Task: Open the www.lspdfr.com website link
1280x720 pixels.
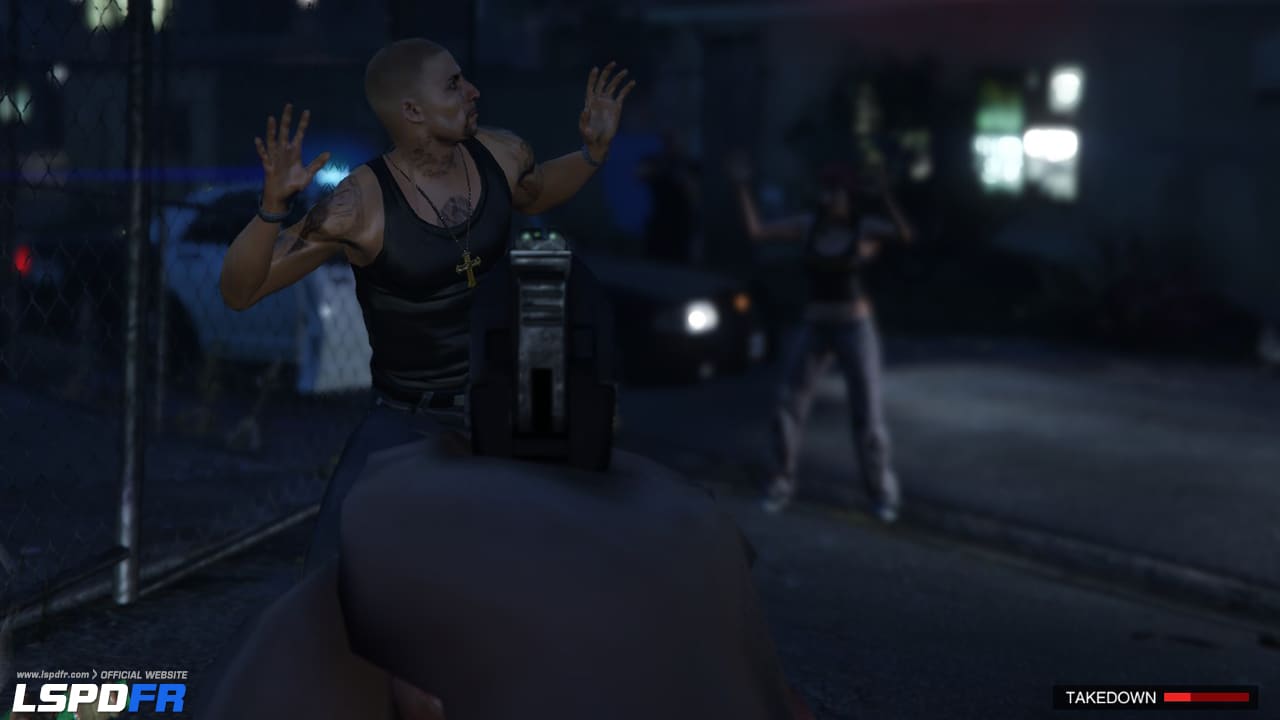Action: (53, 674)
